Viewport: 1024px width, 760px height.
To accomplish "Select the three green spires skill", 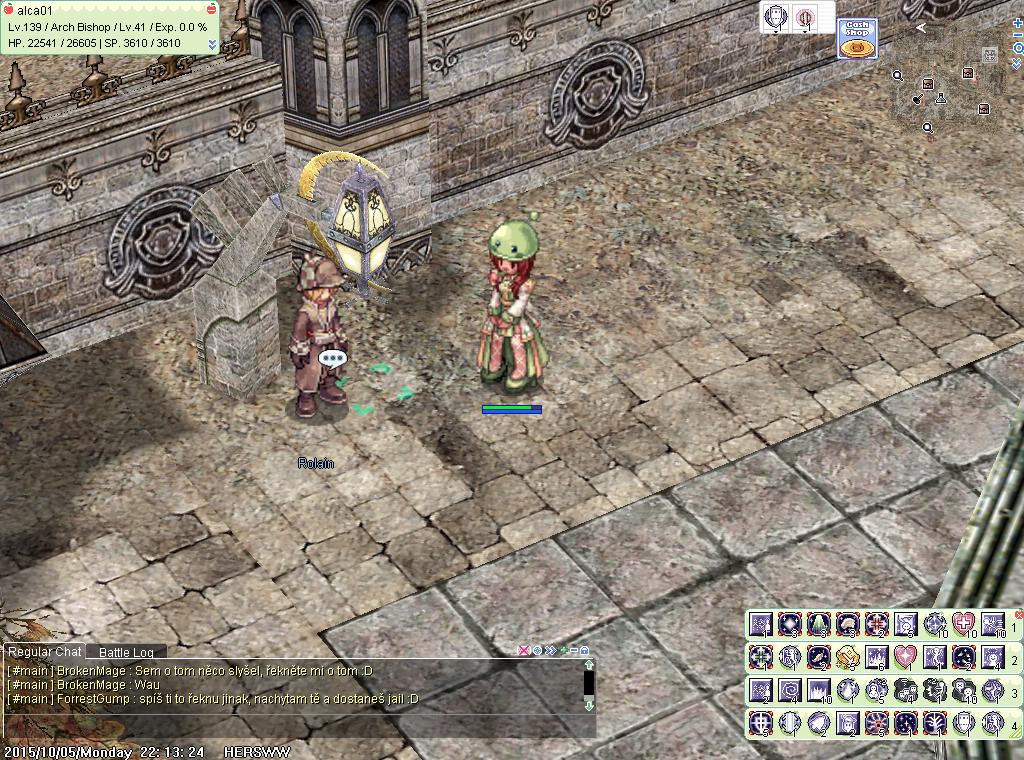I will [818, 625].
